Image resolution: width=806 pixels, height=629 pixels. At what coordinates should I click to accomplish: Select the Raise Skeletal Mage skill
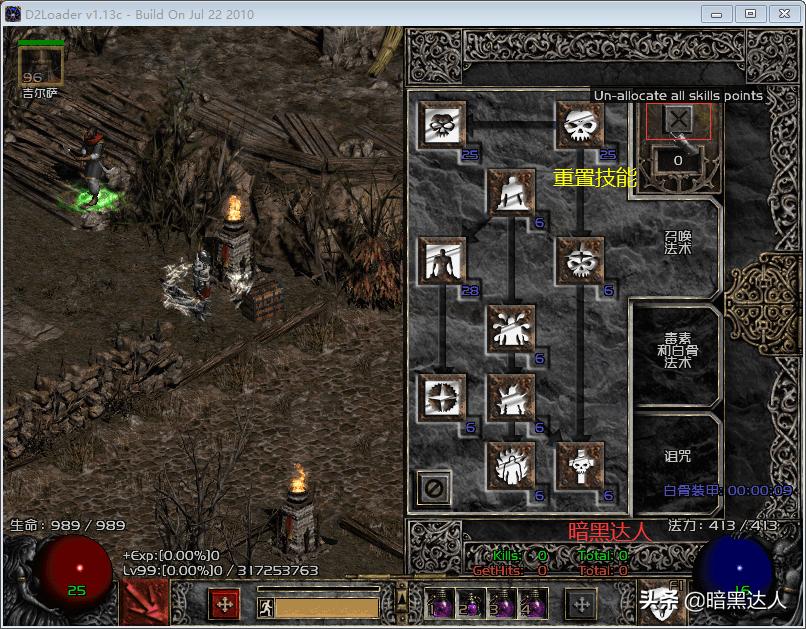[580, 262]
